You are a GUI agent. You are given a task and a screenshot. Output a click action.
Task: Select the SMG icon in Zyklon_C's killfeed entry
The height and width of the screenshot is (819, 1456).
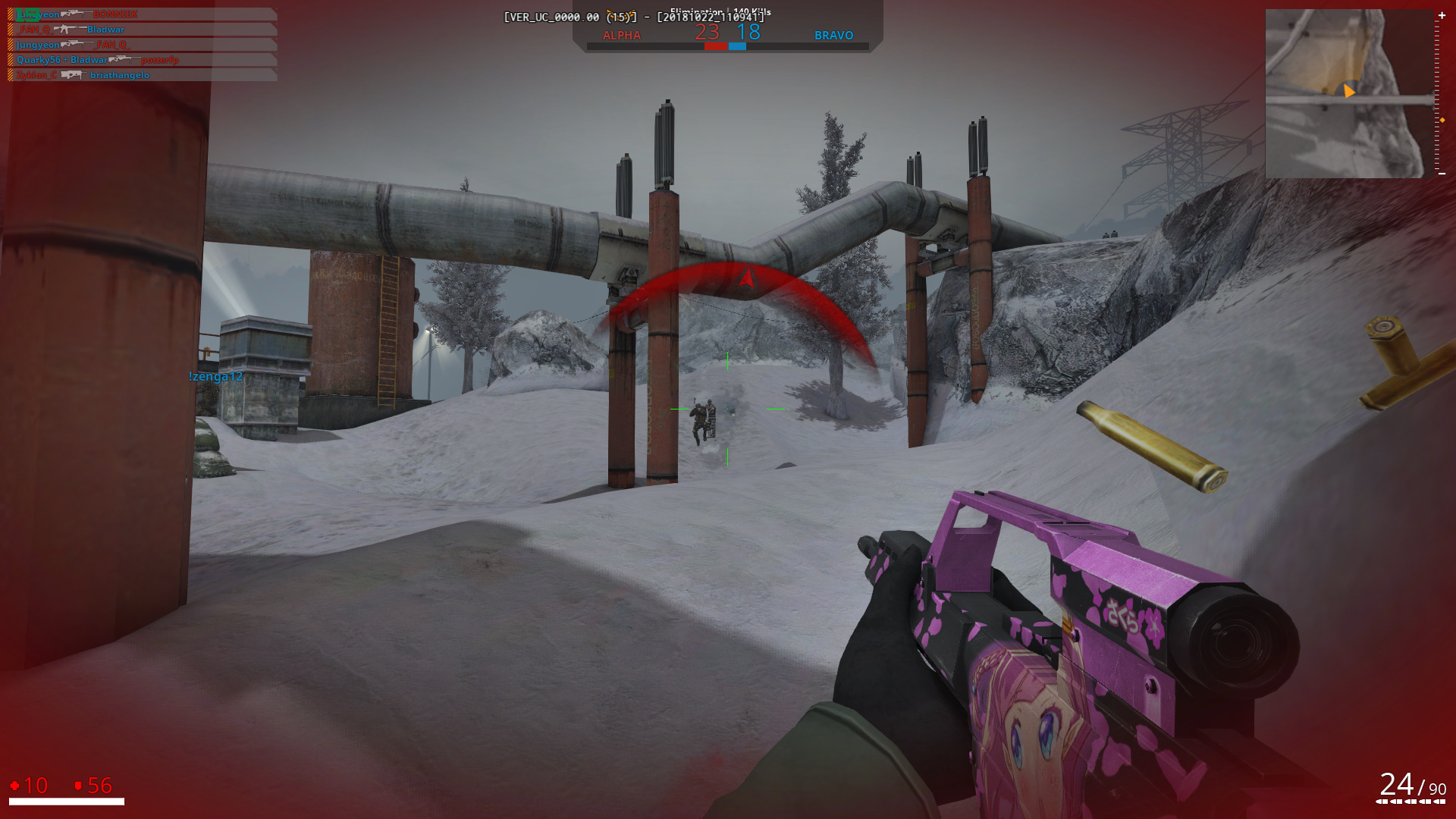(74, 74)
